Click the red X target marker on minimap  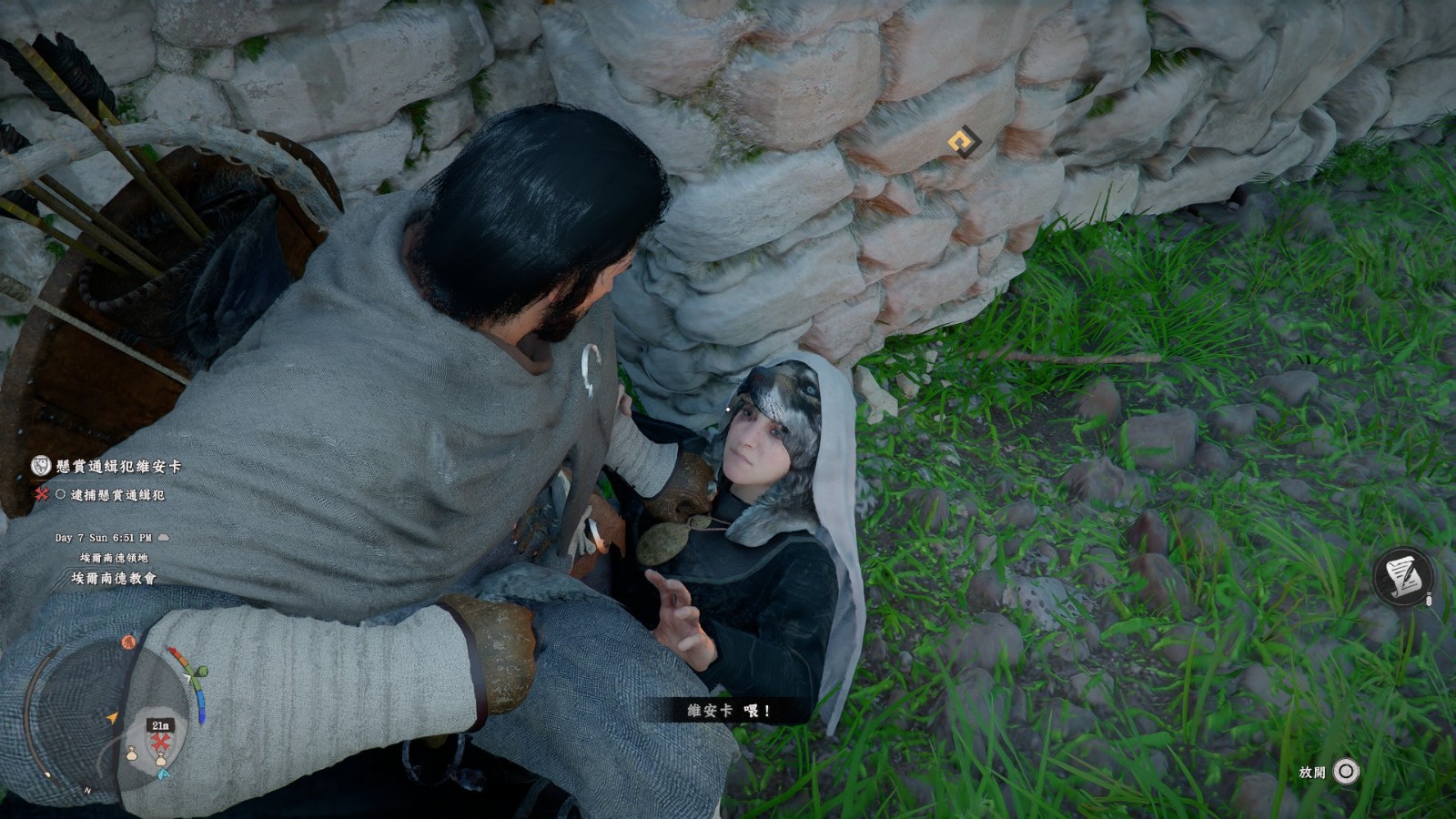pyautogui.click(x=161, y=741)
